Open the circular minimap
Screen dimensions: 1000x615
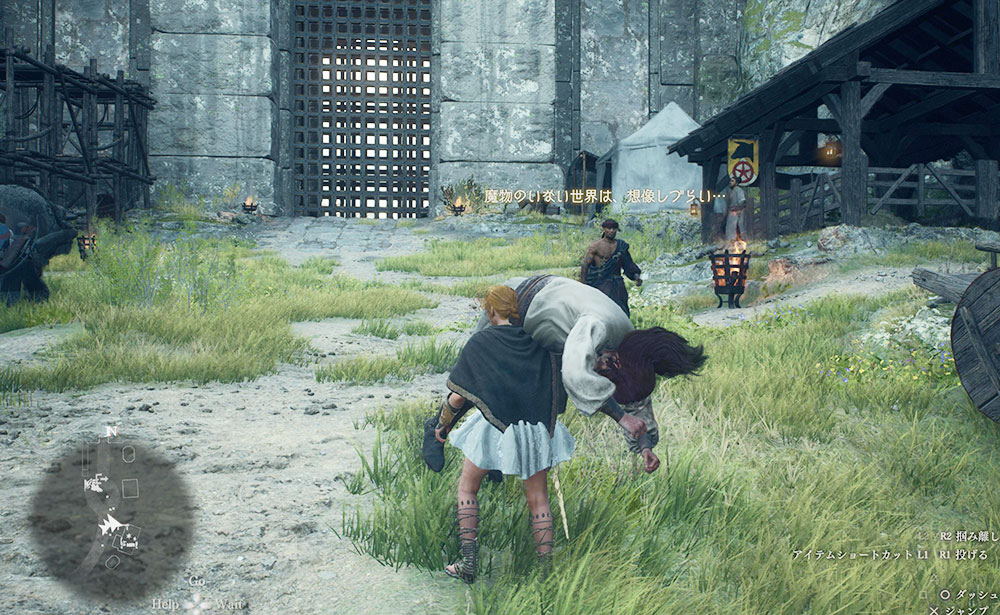pos(111,517)
